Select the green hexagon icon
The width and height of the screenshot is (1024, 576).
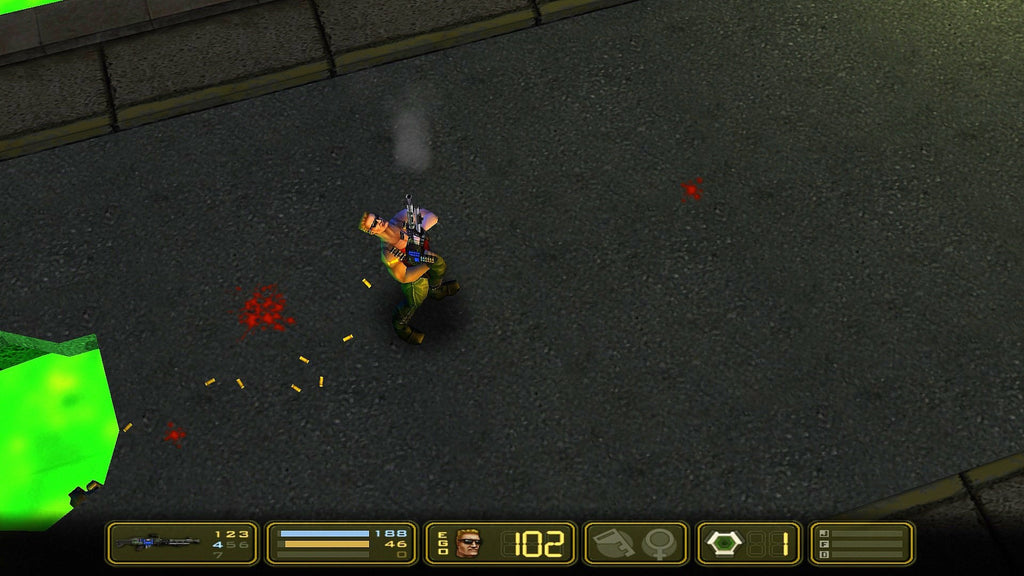pyautogui.click(x=724, y=543)
